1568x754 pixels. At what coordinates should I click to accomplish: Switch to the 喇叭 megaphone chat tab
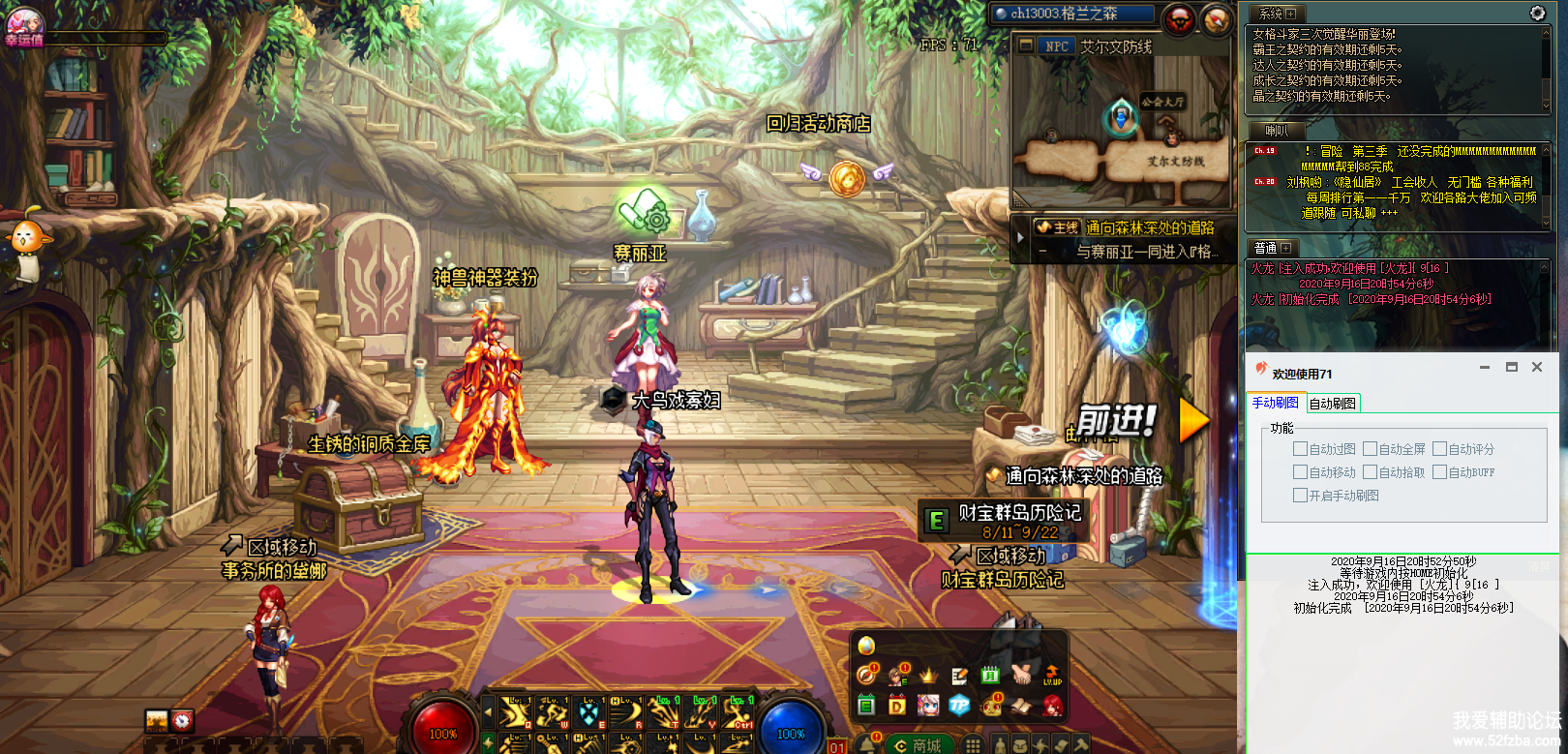pyautogui.click(x=1277, y=131)
